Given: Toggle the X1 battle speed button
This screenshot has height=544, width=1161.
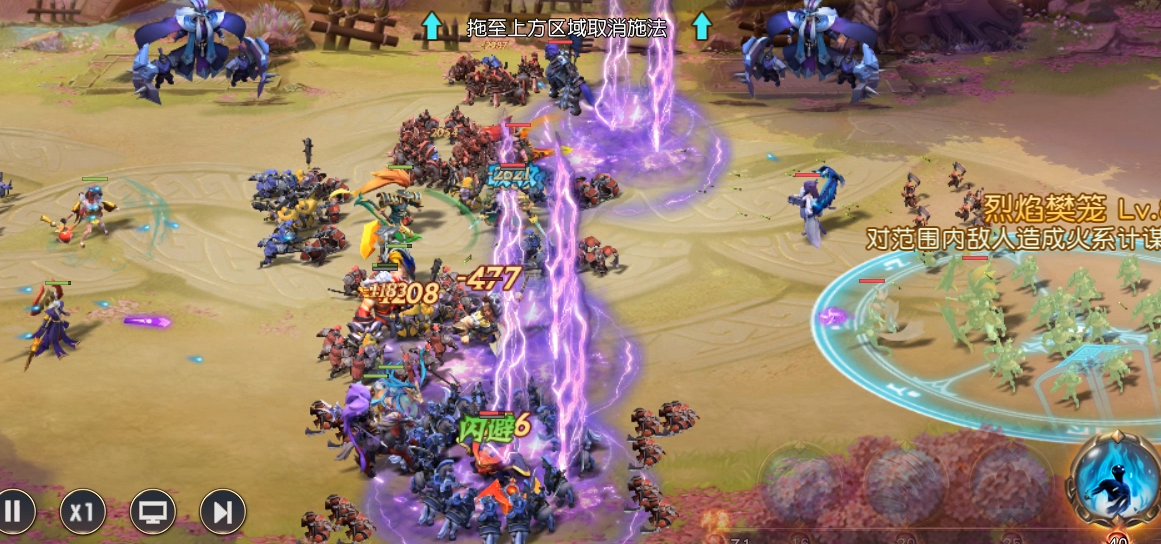Looking at the screenshot, I should 83,512.
